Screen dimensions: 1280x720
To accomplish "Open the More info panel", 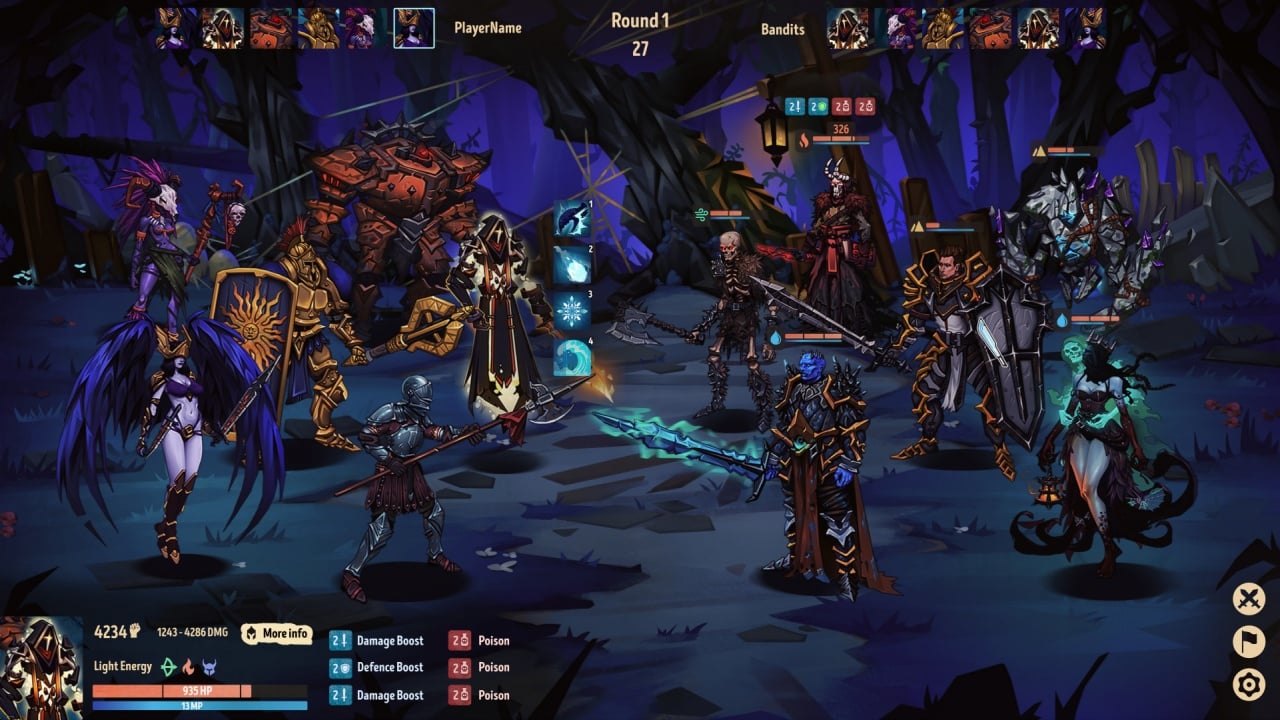I will coord(276,633).
